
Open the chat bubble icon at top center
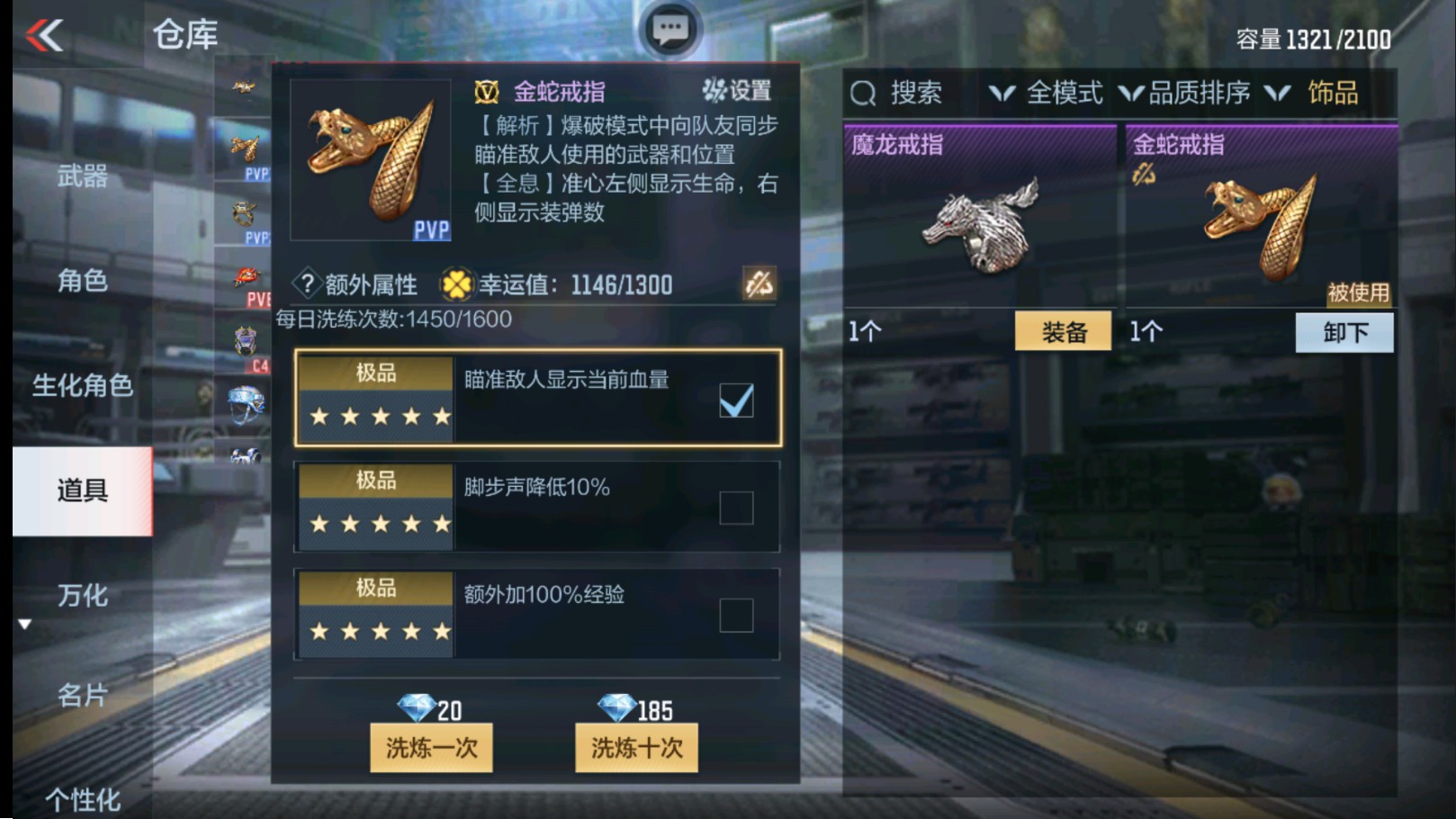point(670,29)
